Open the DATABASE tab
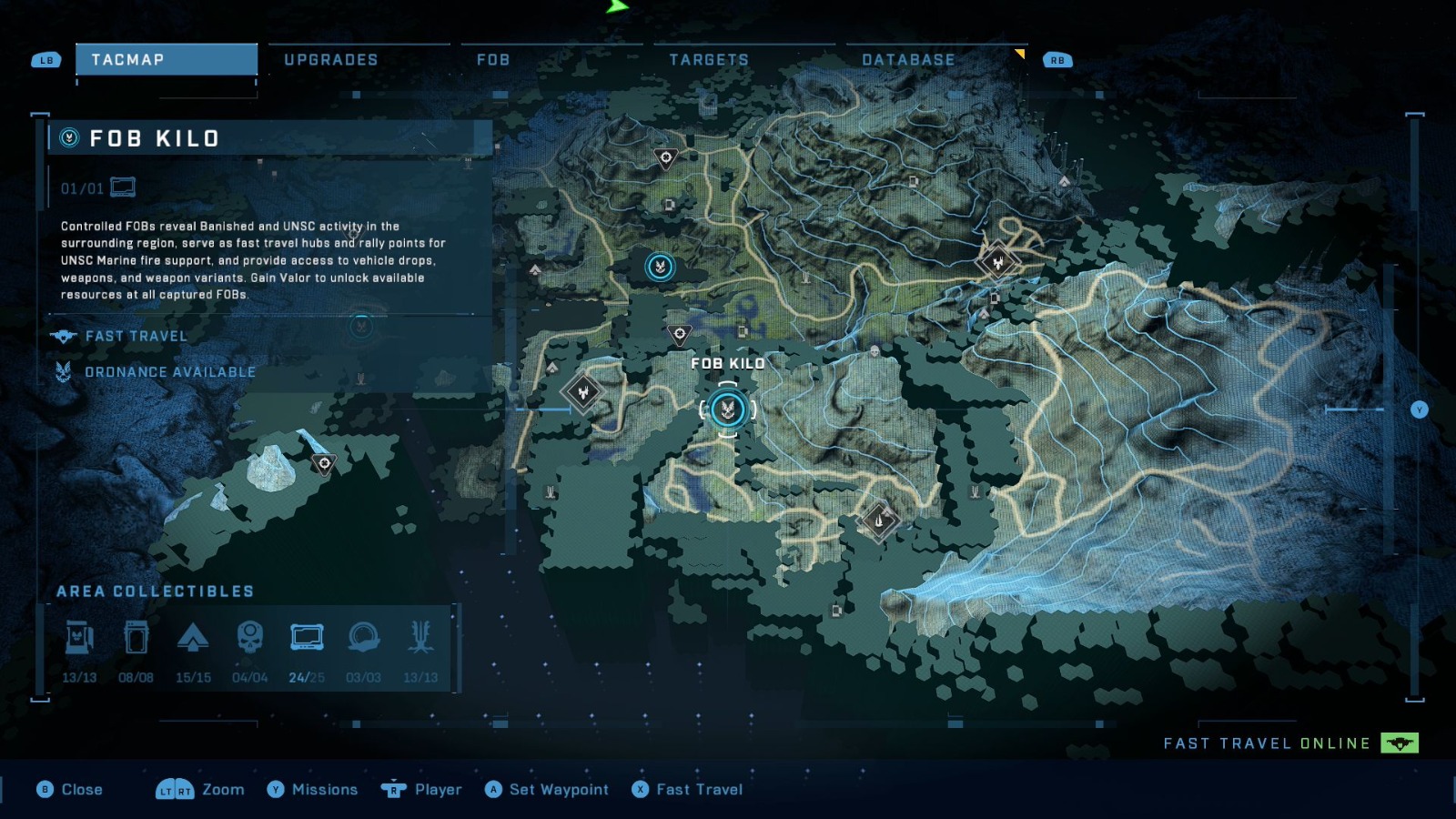1456x819 pixels. (x=907, y=59)
